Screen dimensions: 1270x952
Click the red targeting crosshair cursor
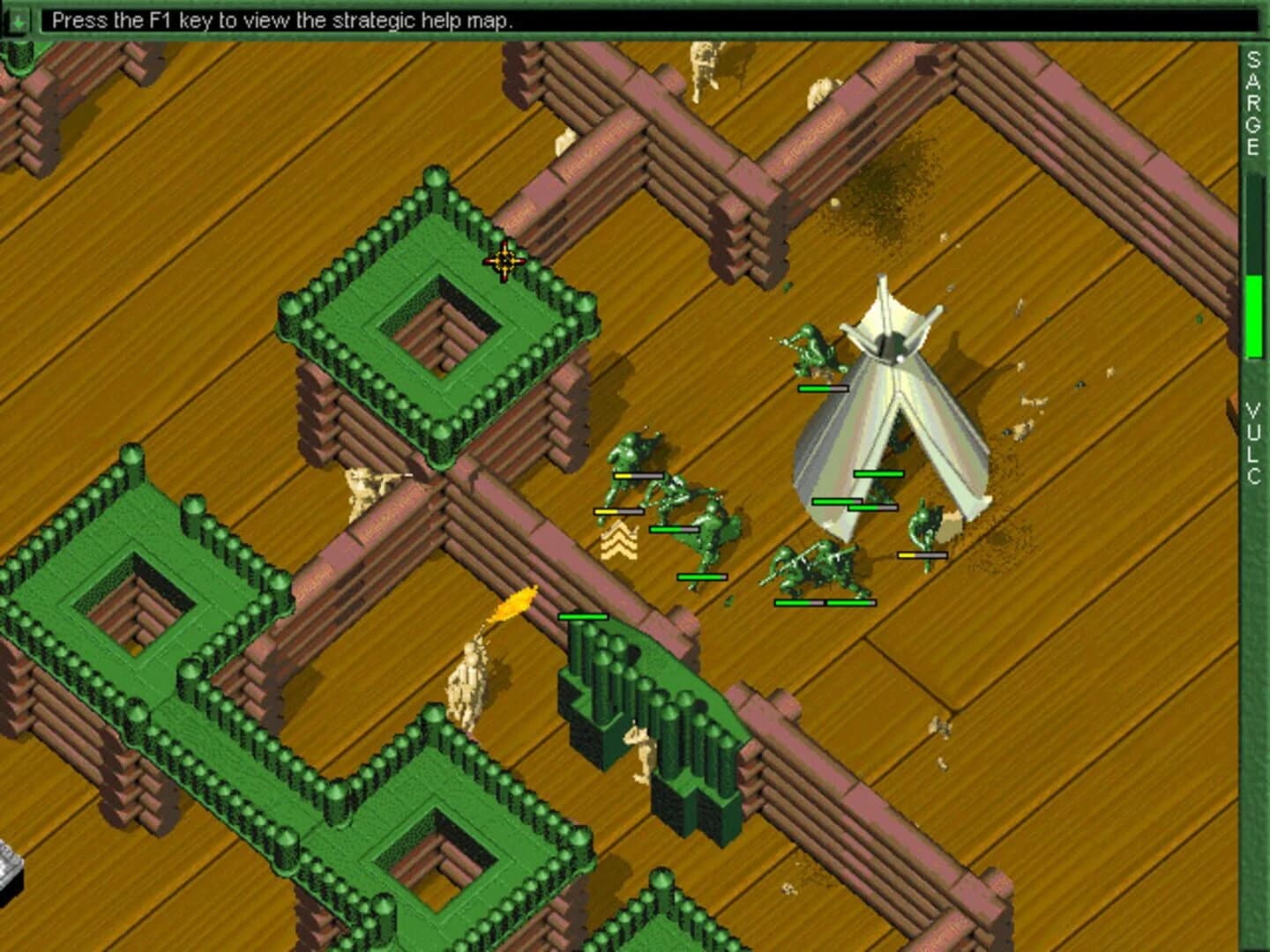503,261
